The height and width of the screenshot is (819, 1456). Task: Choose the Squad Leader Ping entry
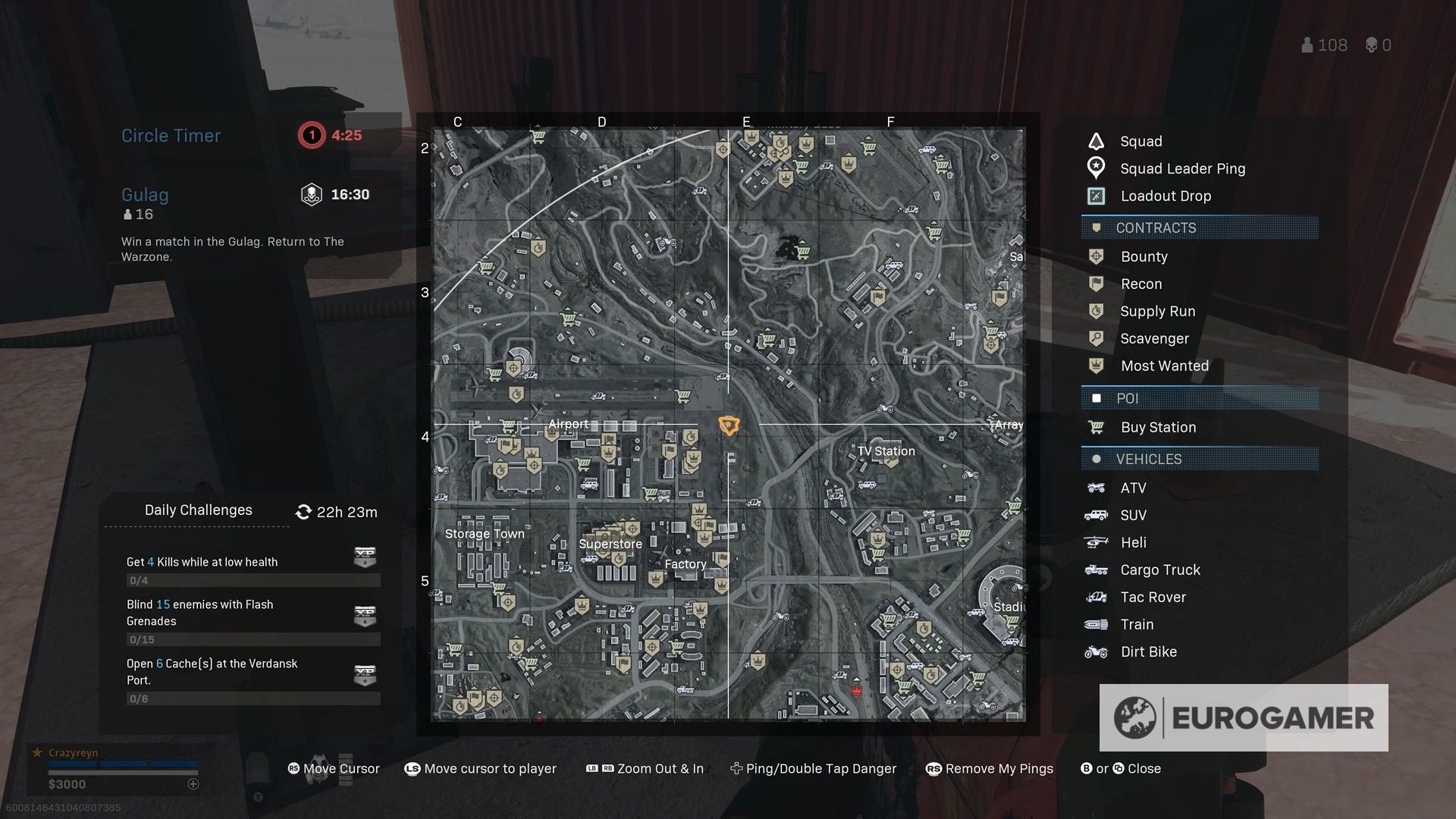click(1182, 169)
